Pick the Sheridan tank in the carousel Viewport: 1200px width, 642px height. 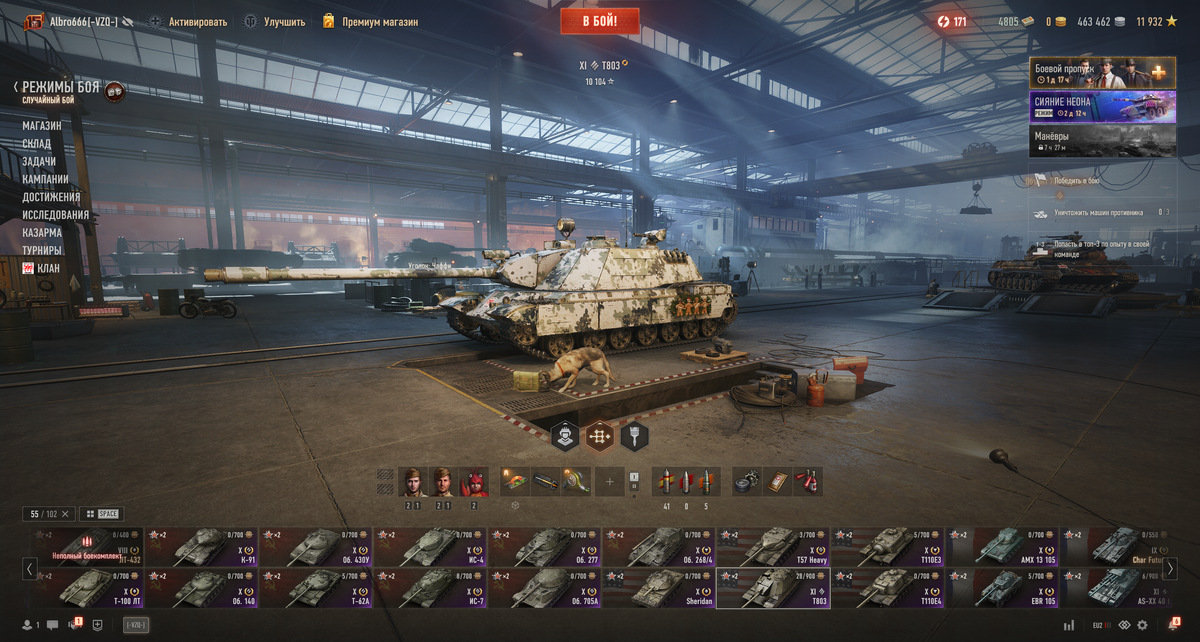[x=658, y=589]
